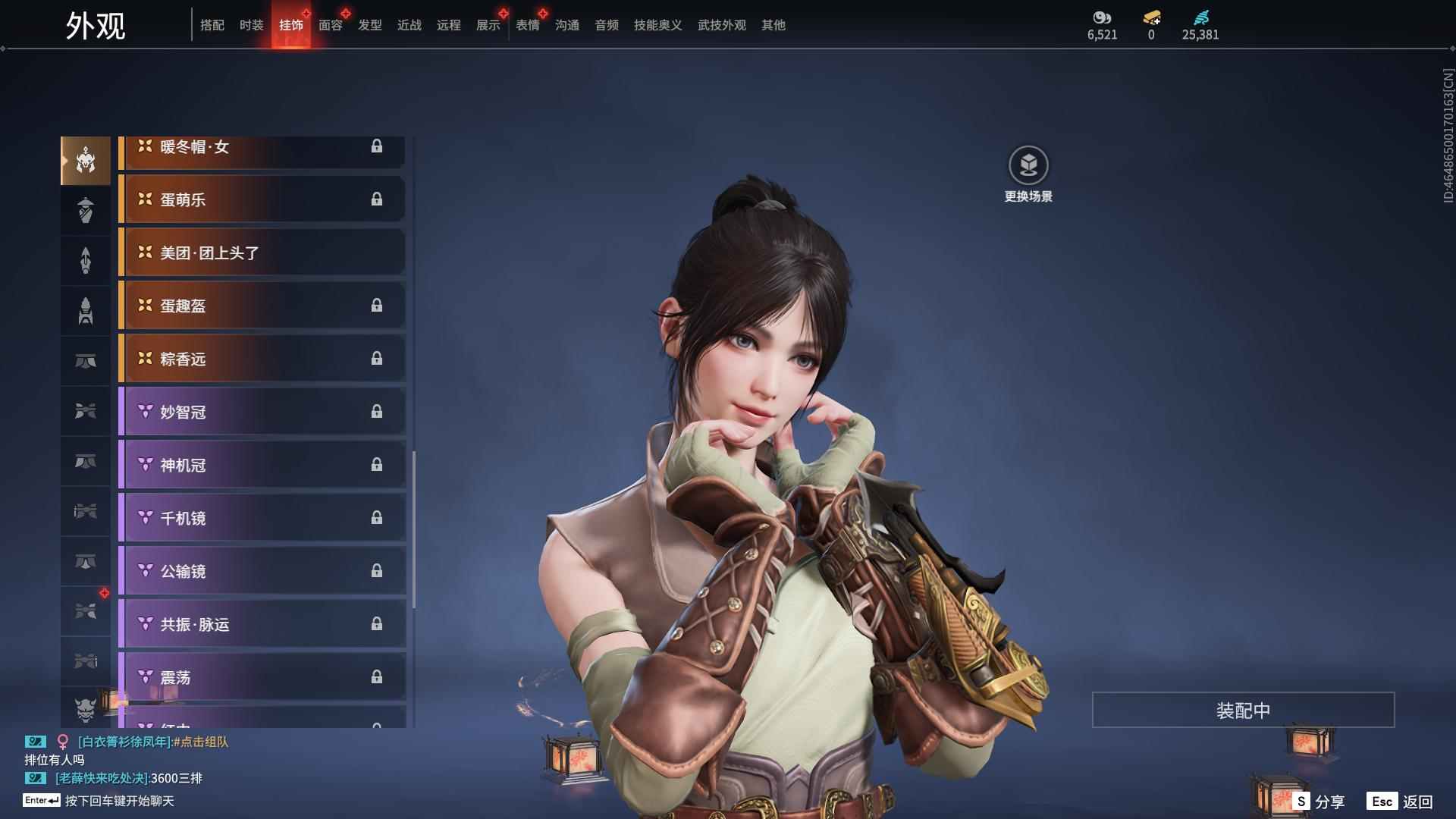Open the 技能奥义 tab
The image size is (1456, 819).
657,25
